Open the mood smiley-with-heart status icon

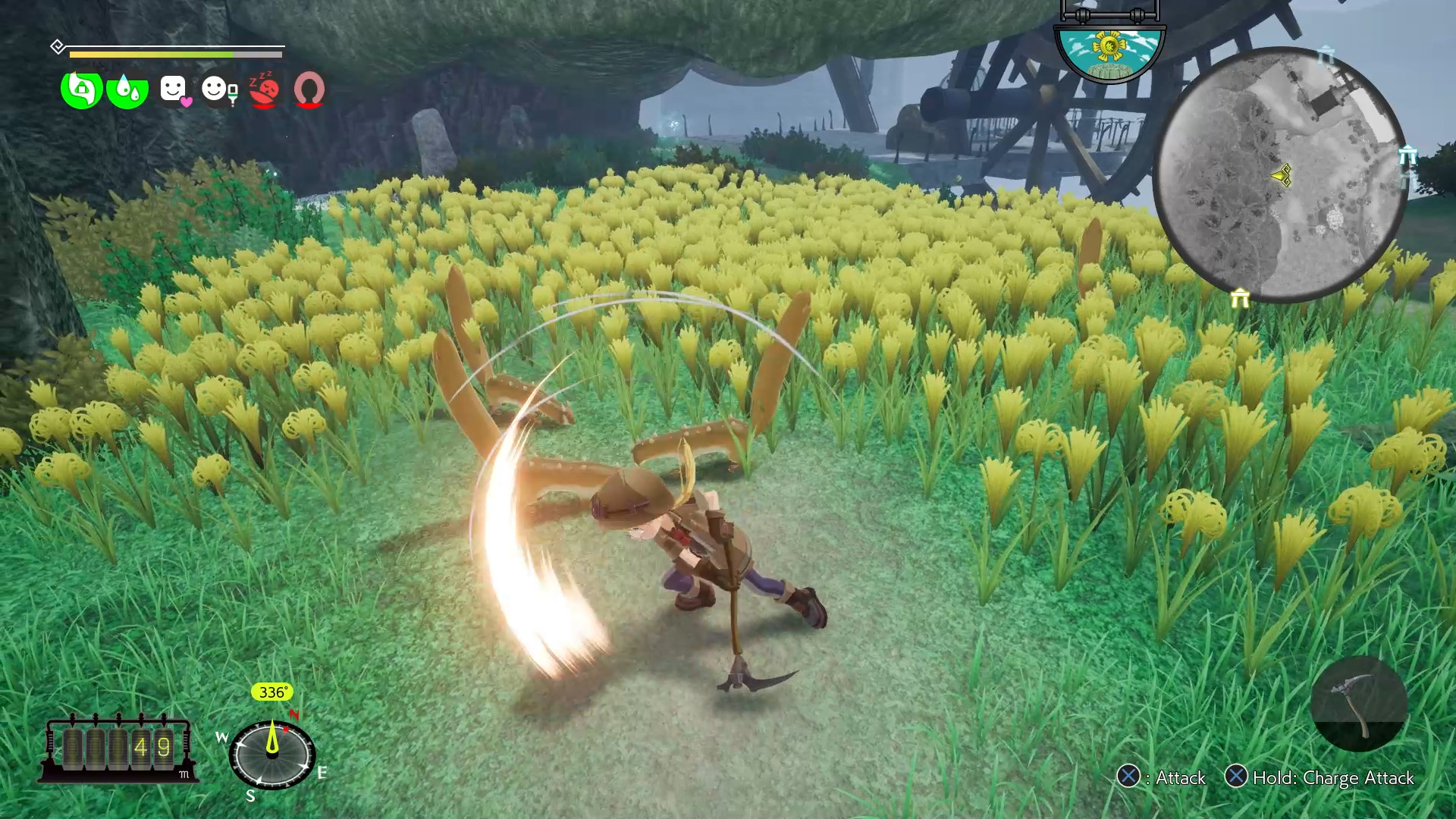pos(173,89)
